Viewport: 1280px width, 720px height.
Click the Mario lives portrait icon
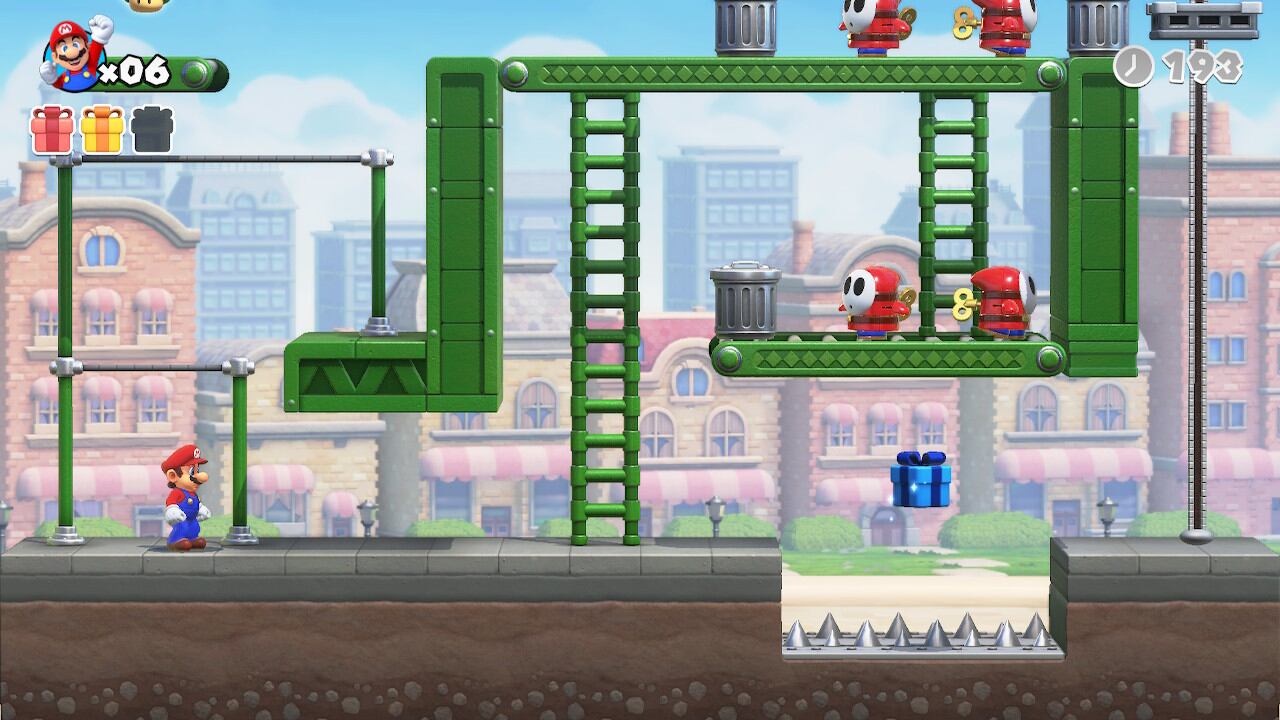point(75,55)
